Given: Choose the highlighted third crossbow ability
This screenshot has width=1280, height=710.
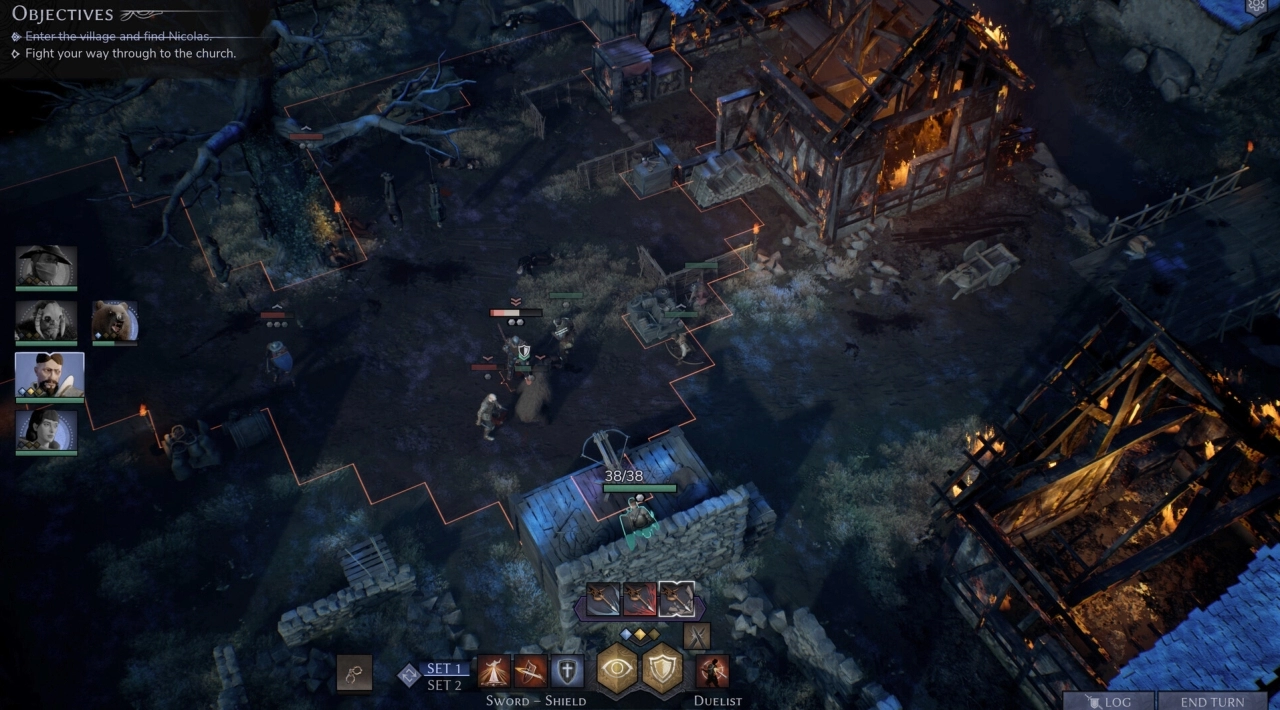Looking at the screenshot, I should point(677,600).
